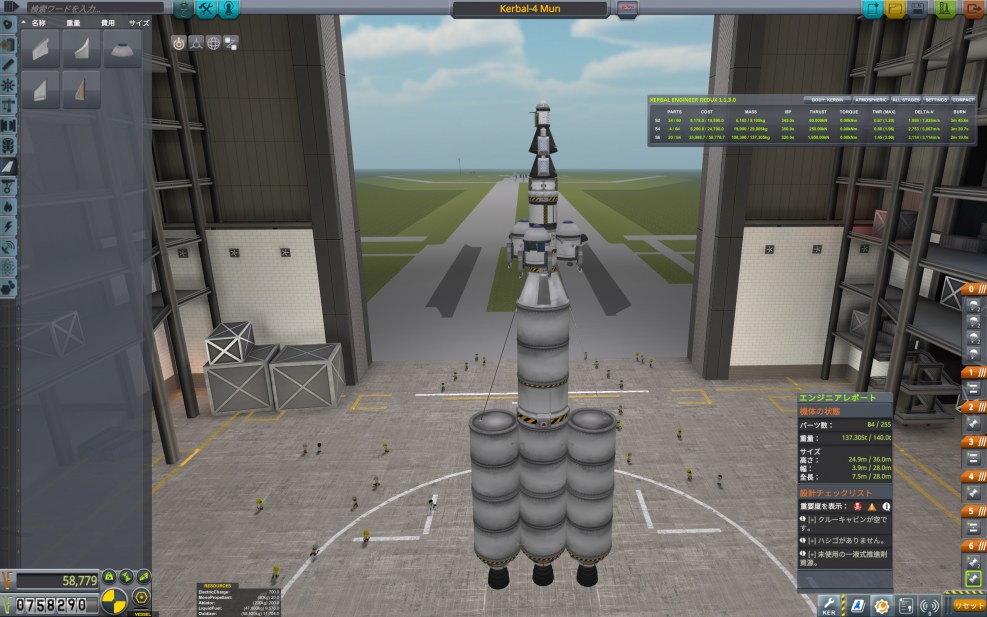Open the crew assignment tab
Image resolution: width=987 pixels, height=617 pixels.
228,9
